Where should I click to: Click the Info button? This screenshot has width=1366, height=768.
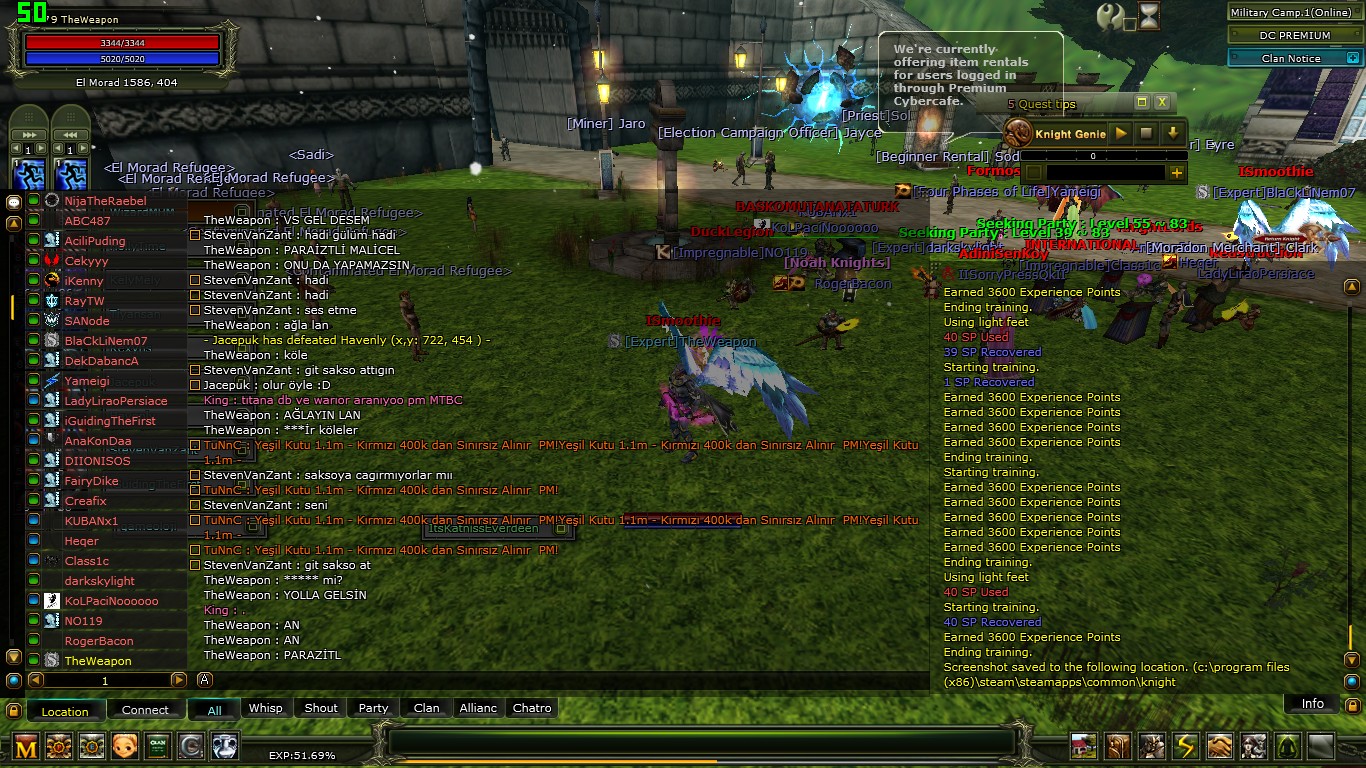click(x=1312, y=704)
